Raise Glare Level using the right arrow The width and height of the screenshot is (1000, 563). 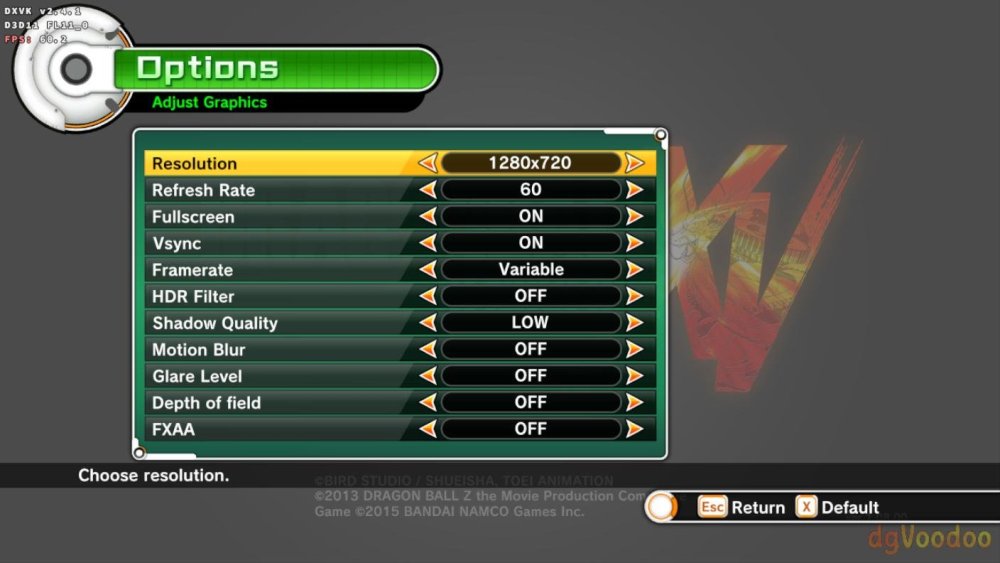click(634, 376)
